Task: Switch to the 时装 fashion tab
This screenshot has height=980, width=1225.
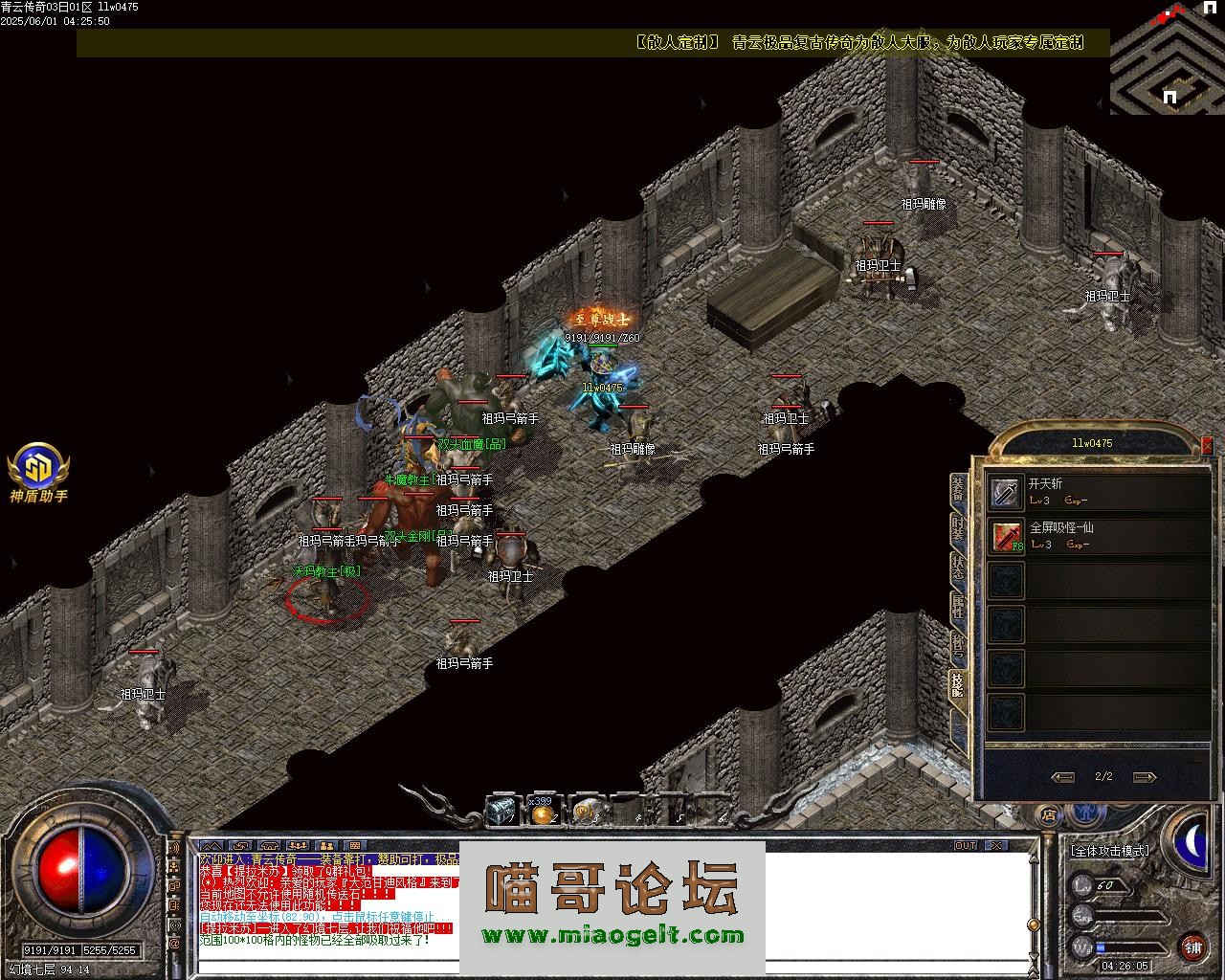Action: [958, 527]
